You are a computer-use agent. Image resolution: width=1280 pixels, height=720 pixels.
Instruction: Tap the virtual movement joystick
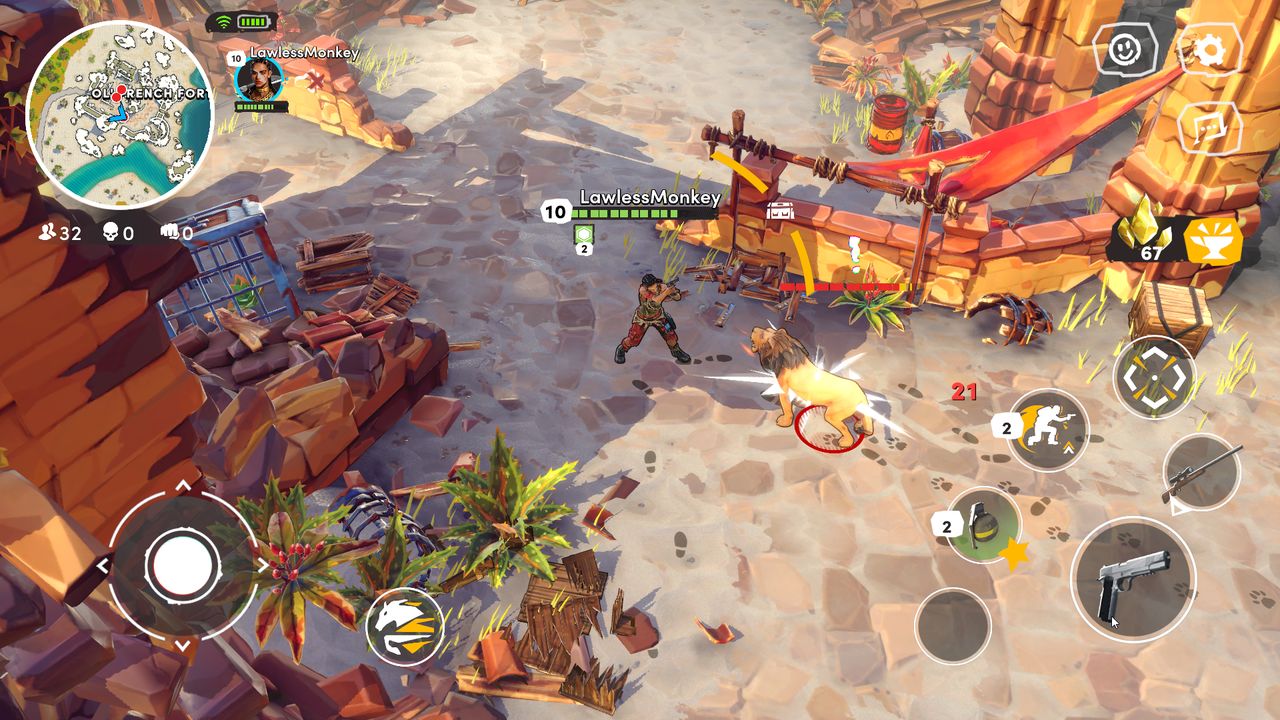[x=182, y=566]
